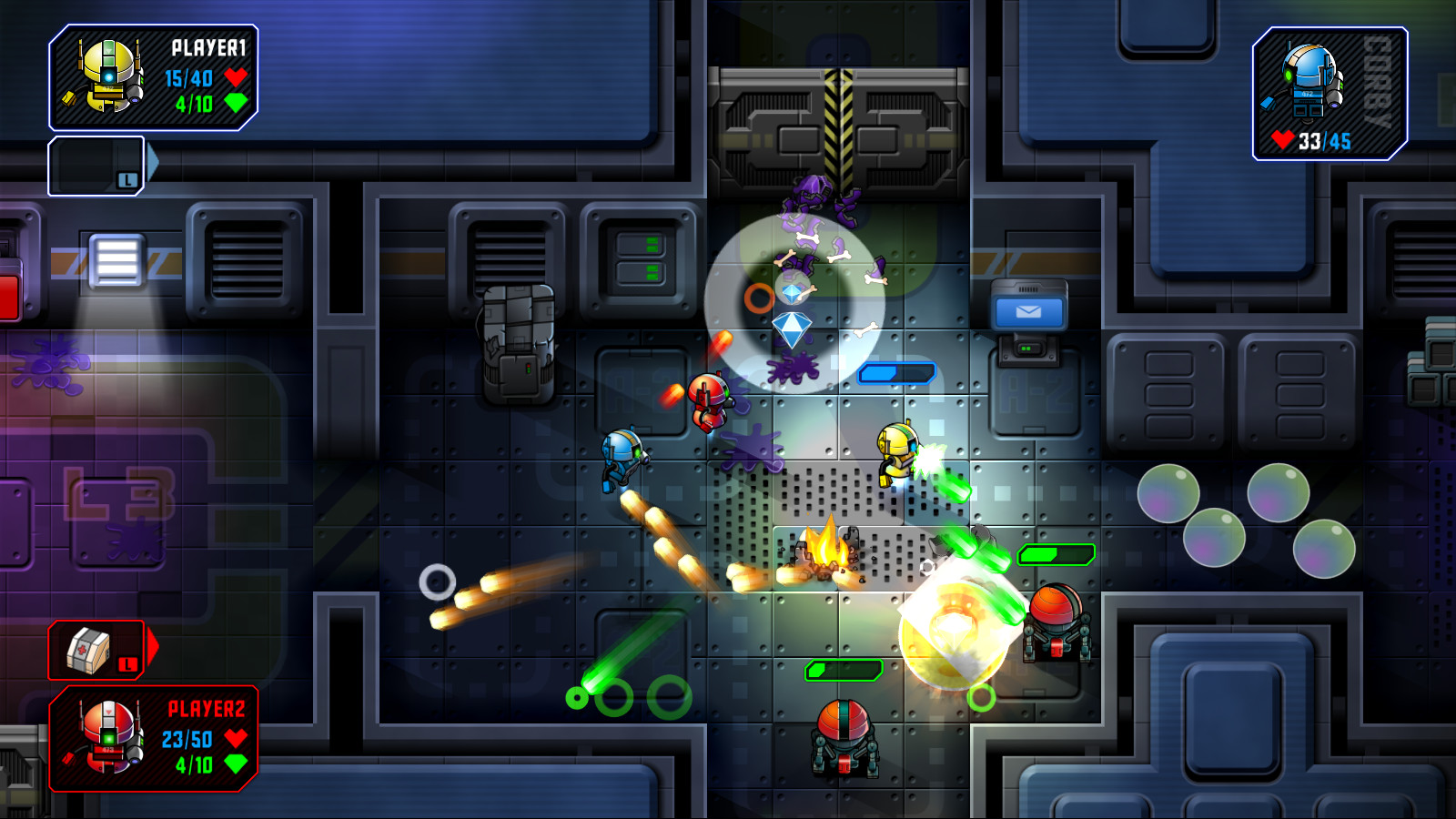This screenshot has height=819, width=1456.
Task: Click the green heart next to Player1's 4/10
Action: coord(235,101)
